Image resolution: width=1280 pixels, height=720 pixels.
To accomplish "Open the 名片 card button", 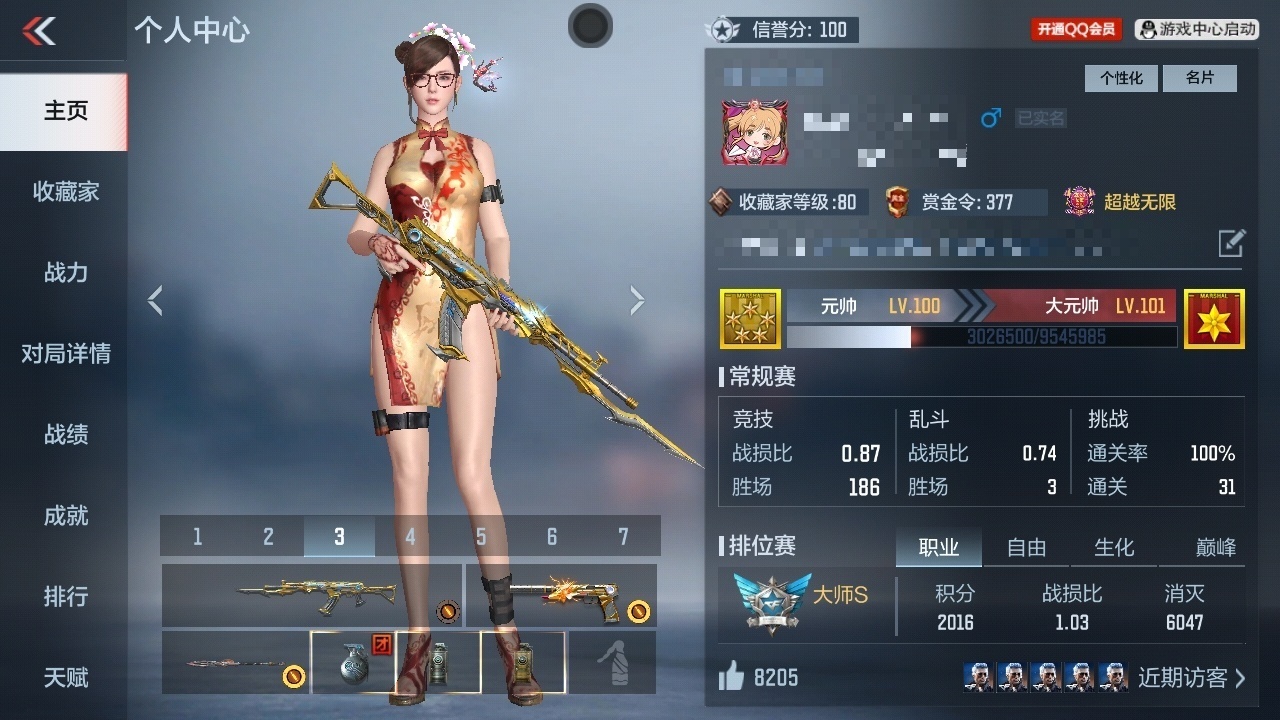I will coord(1199,78).
